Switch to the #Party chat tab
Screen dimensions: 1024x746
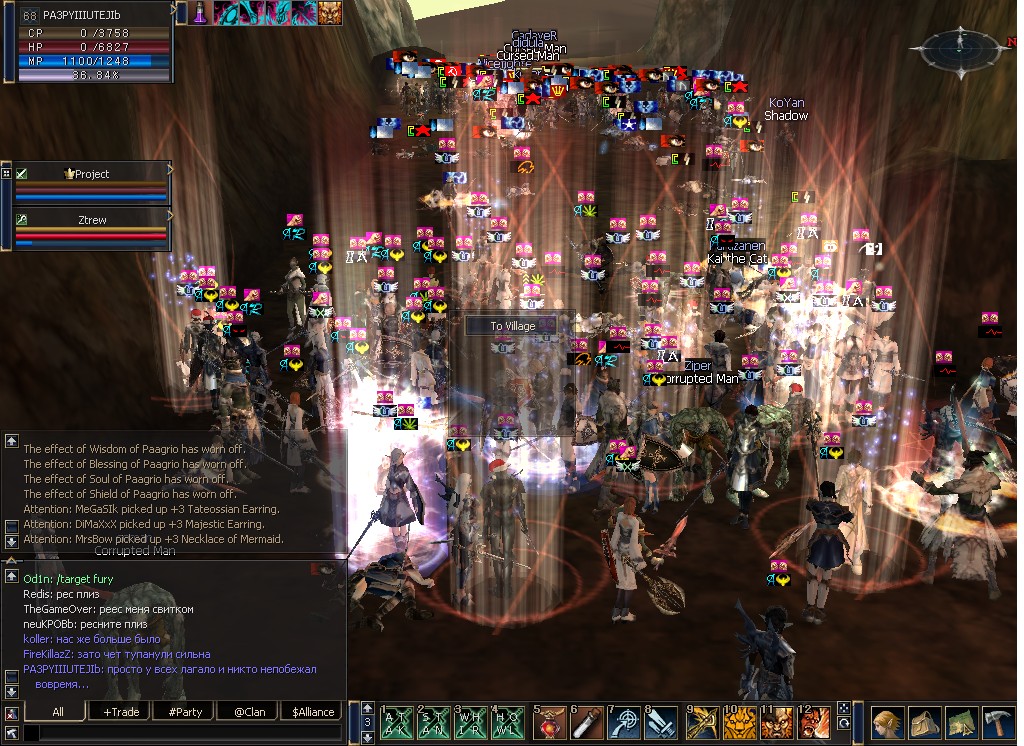(185, 711)
